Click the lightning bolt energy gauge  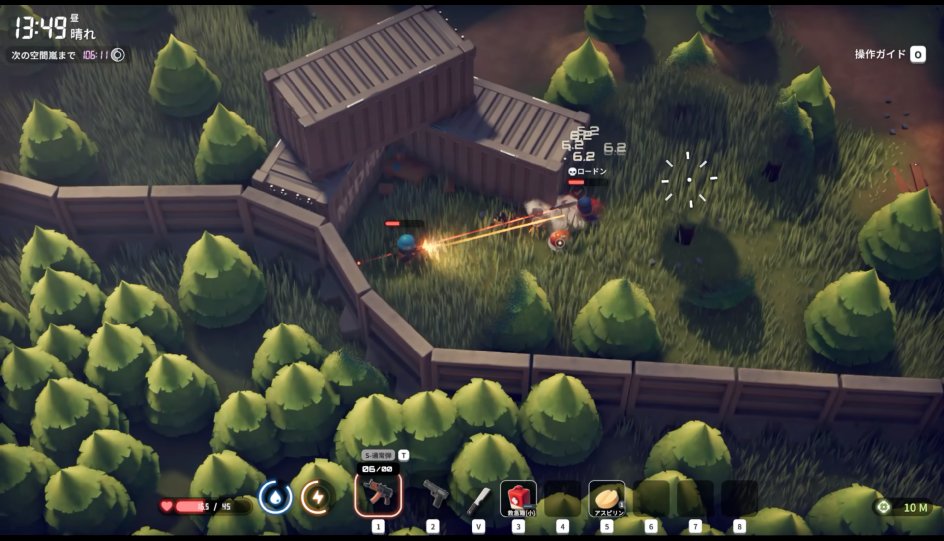[317, 496]
